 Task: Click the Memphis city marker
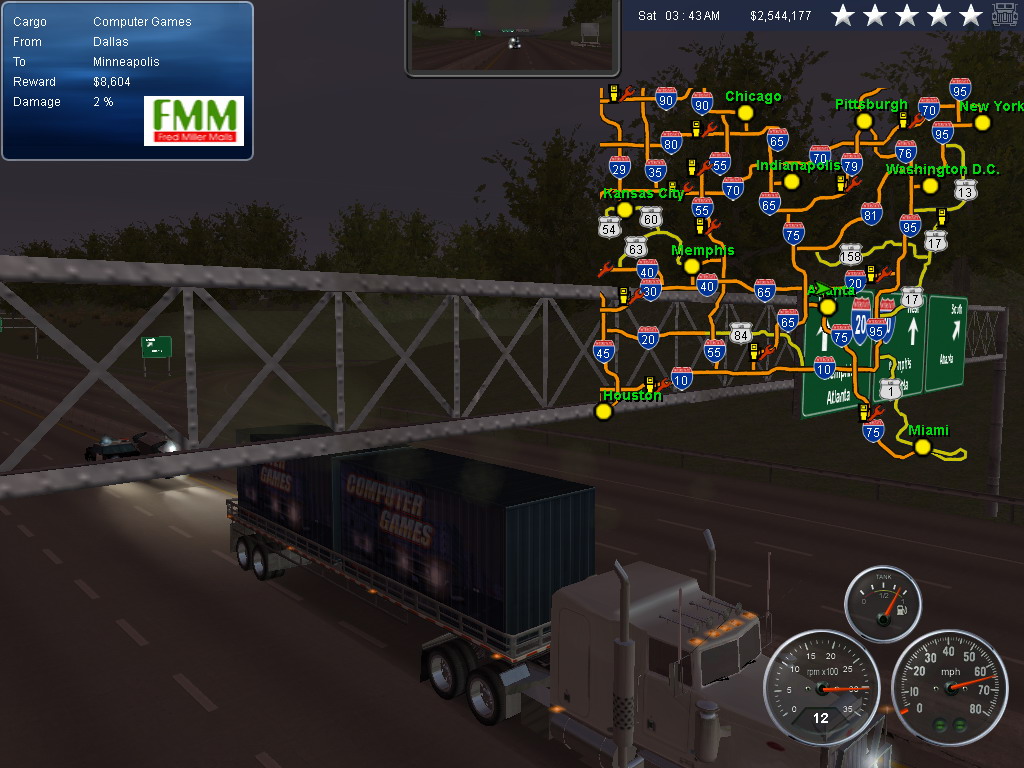coord(690,266)
